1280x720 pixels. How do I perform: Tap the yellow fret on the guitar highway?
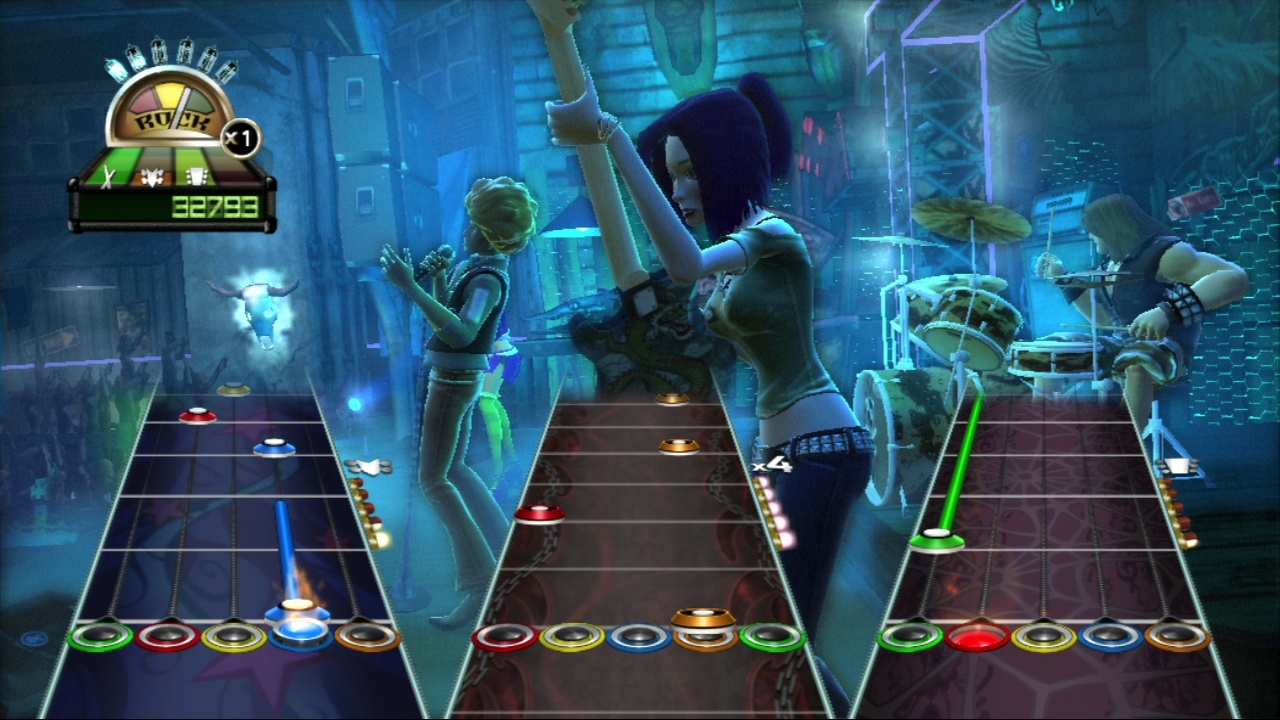tap(234, 636)
